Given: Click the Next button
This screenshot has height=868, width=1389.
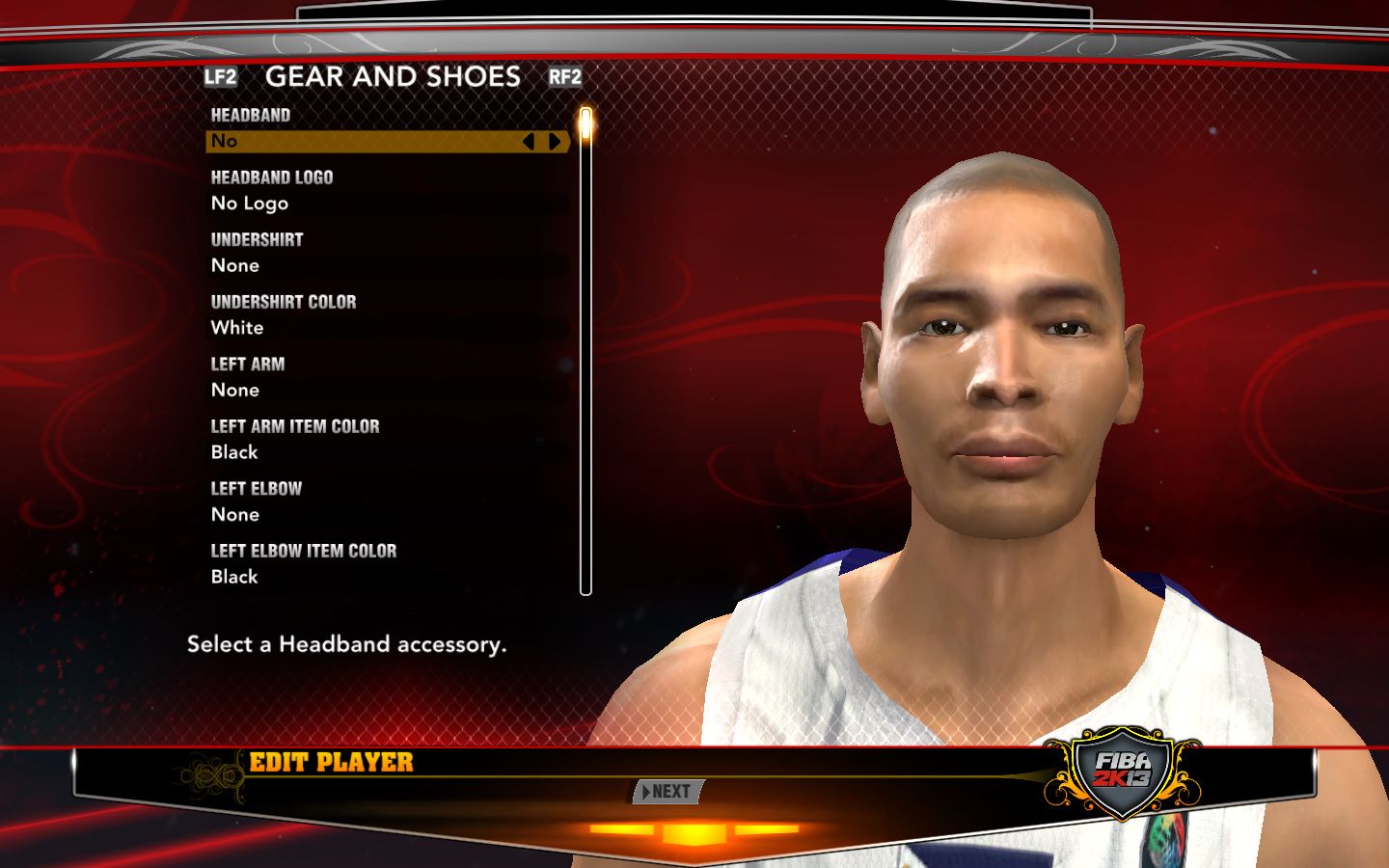Looking at the screenshot, I should coord(667,792).
